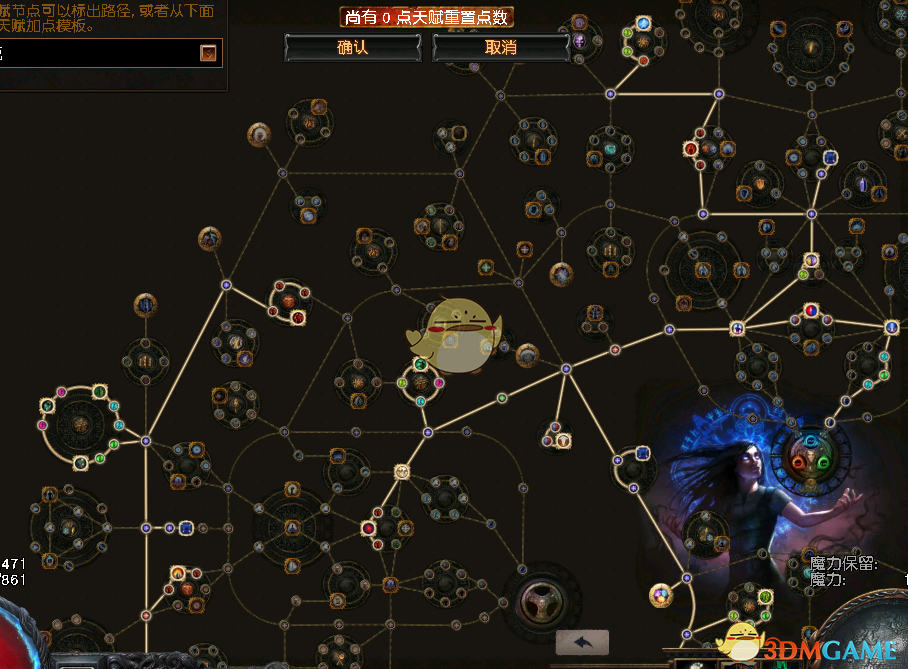The image size is (908, 669).
Task: Select the large three-bladed medallion socket node
Action: pyautogui.click(x=539, y=600)
